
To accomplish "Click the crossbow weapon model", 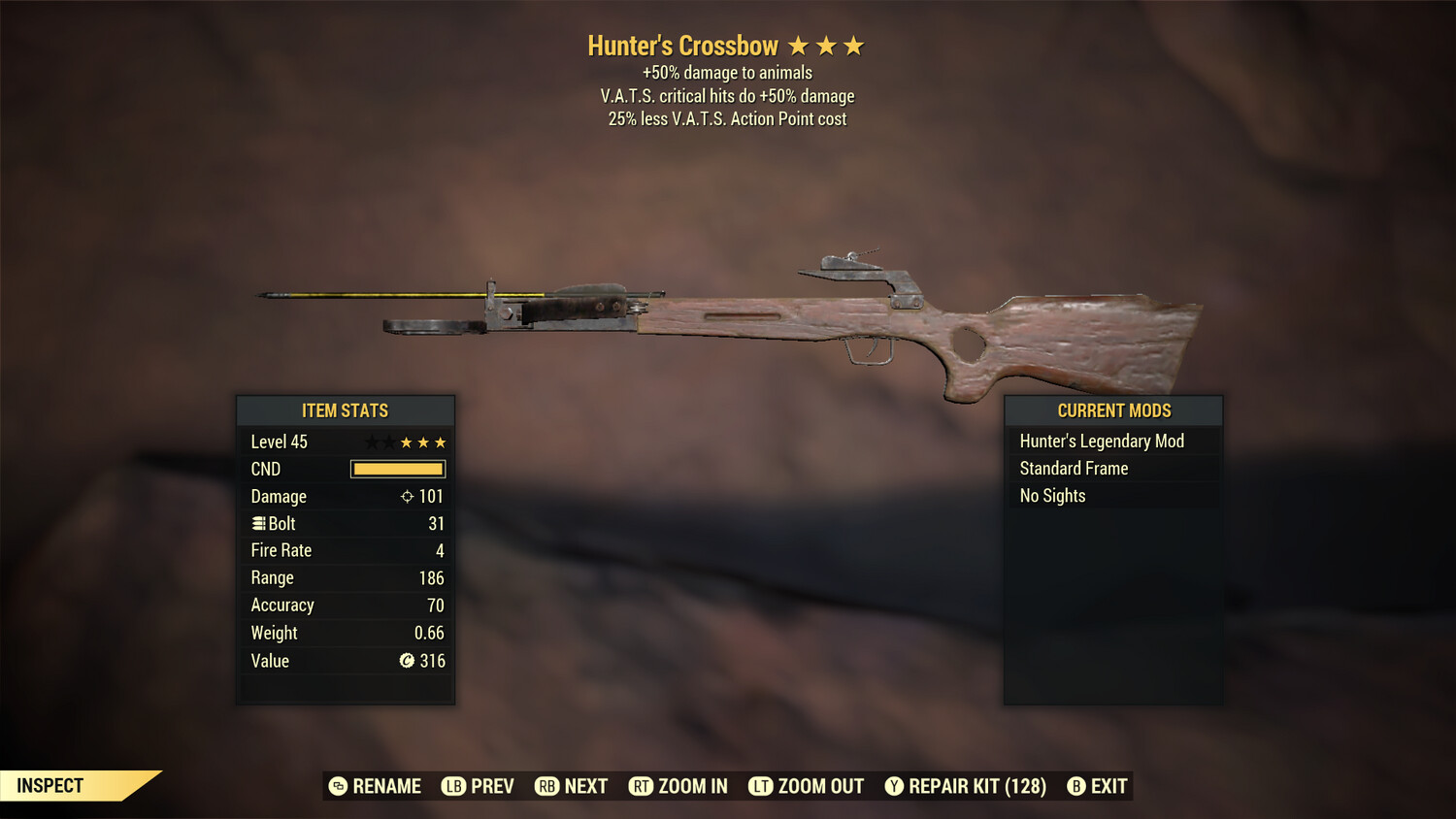I will point(777,320).
